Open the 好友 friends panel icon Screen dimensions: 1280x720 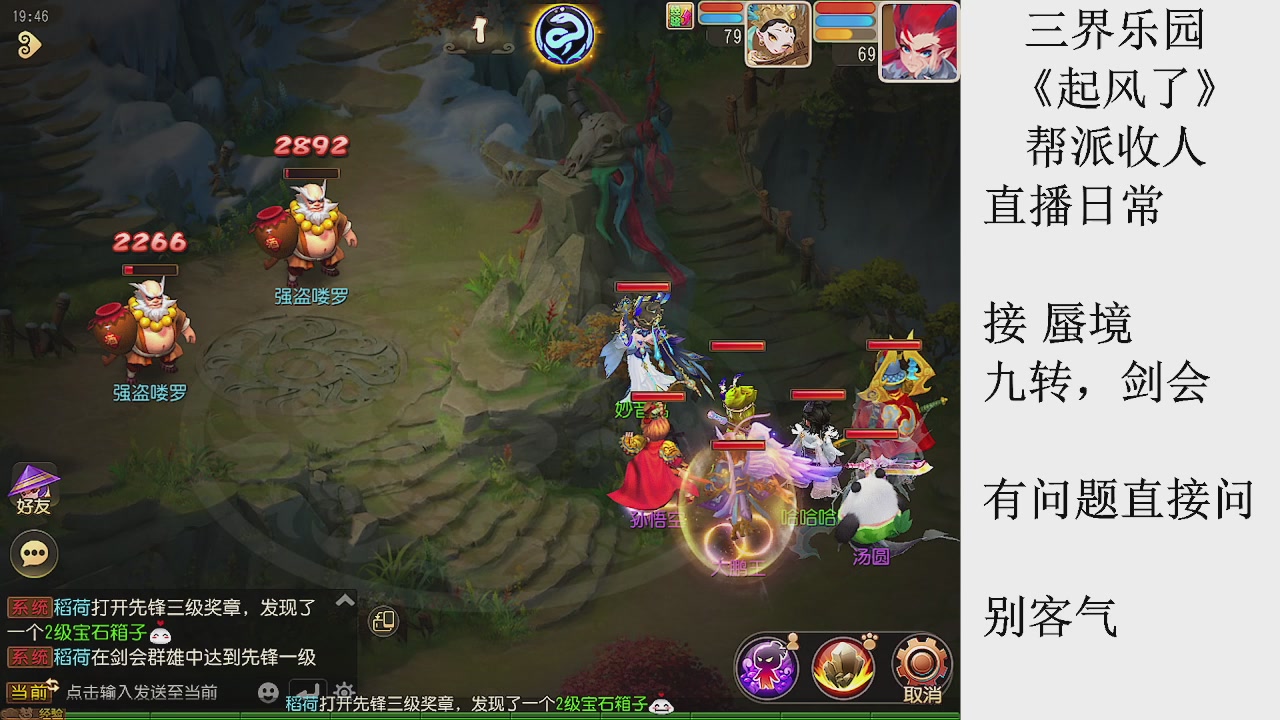pyautogui.click(x=33, y=488)
